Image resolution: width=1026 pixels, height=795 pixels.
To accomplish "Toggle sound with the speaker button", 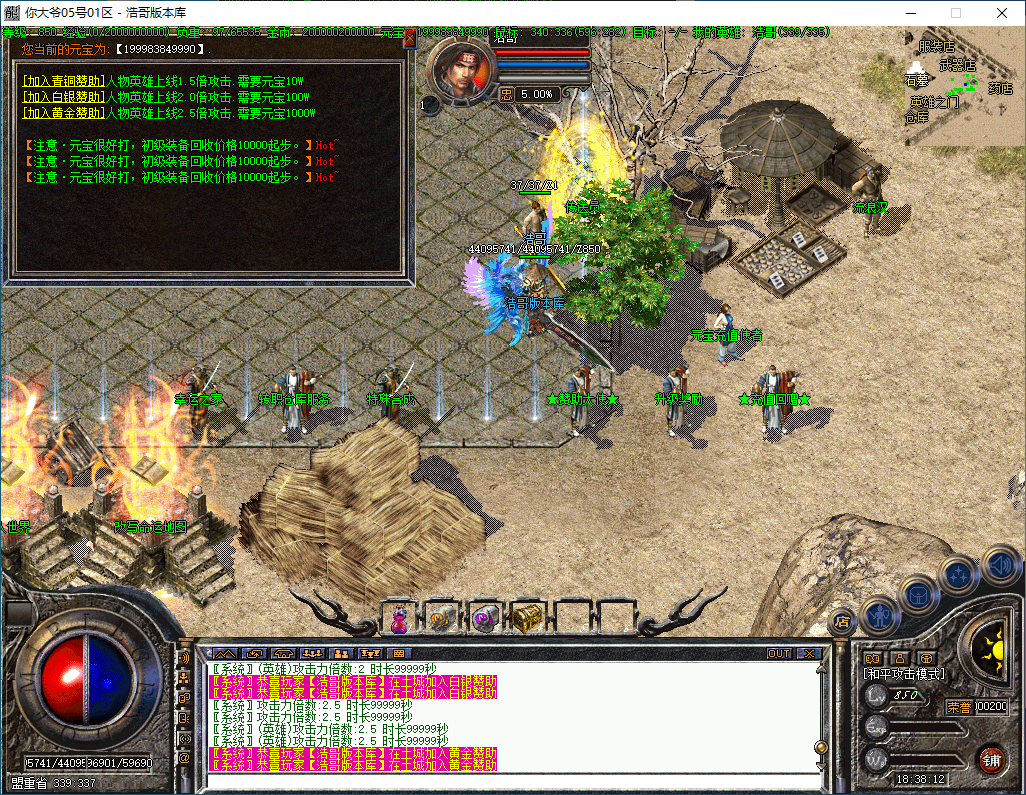I will tap(1000, 565).
